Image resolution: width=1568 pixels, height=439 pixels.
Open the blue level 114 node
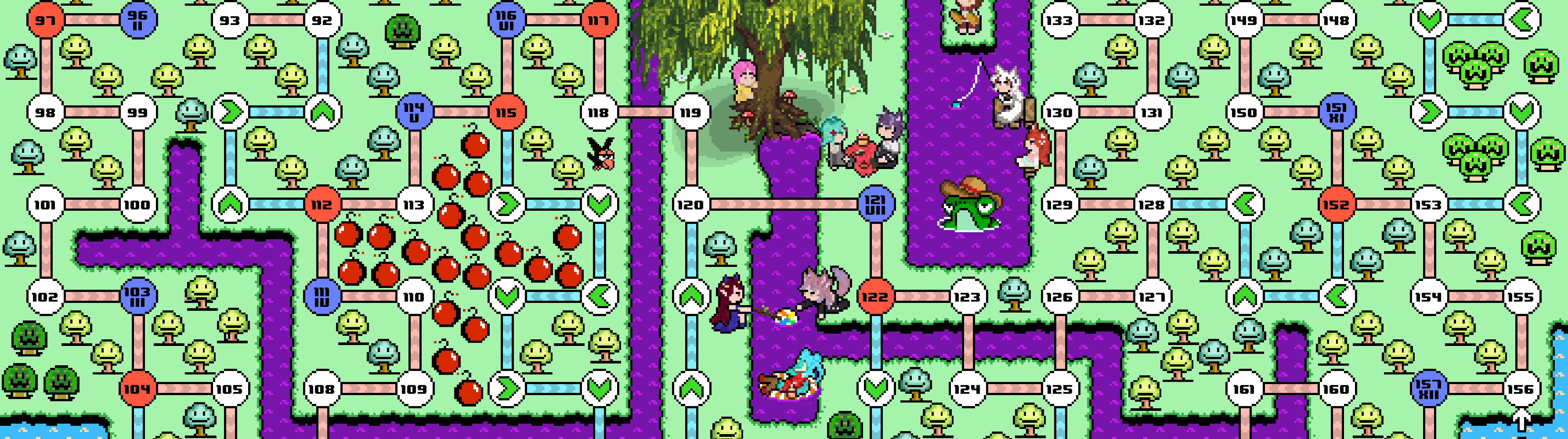[415, 112]
